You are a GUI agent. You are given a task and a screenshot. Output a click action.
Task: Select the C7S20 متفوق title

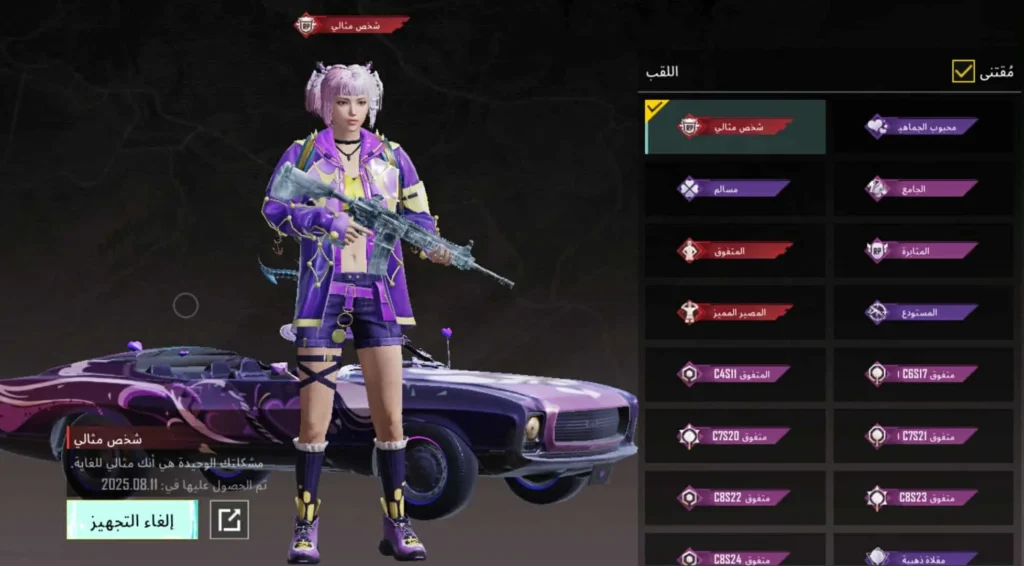(735, 436)
